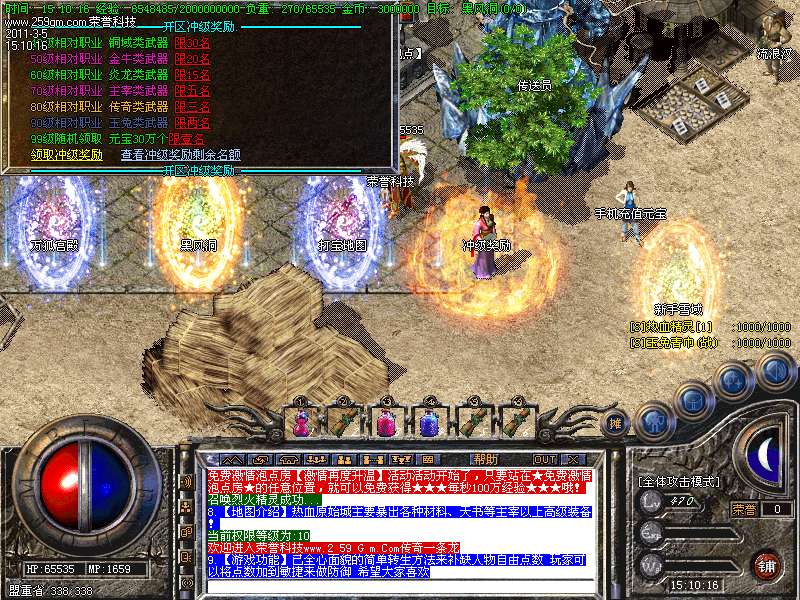Claim reward via the 领取冲级奖励 link
This screenshot has height=600, width=800.
tap(67, 155)
